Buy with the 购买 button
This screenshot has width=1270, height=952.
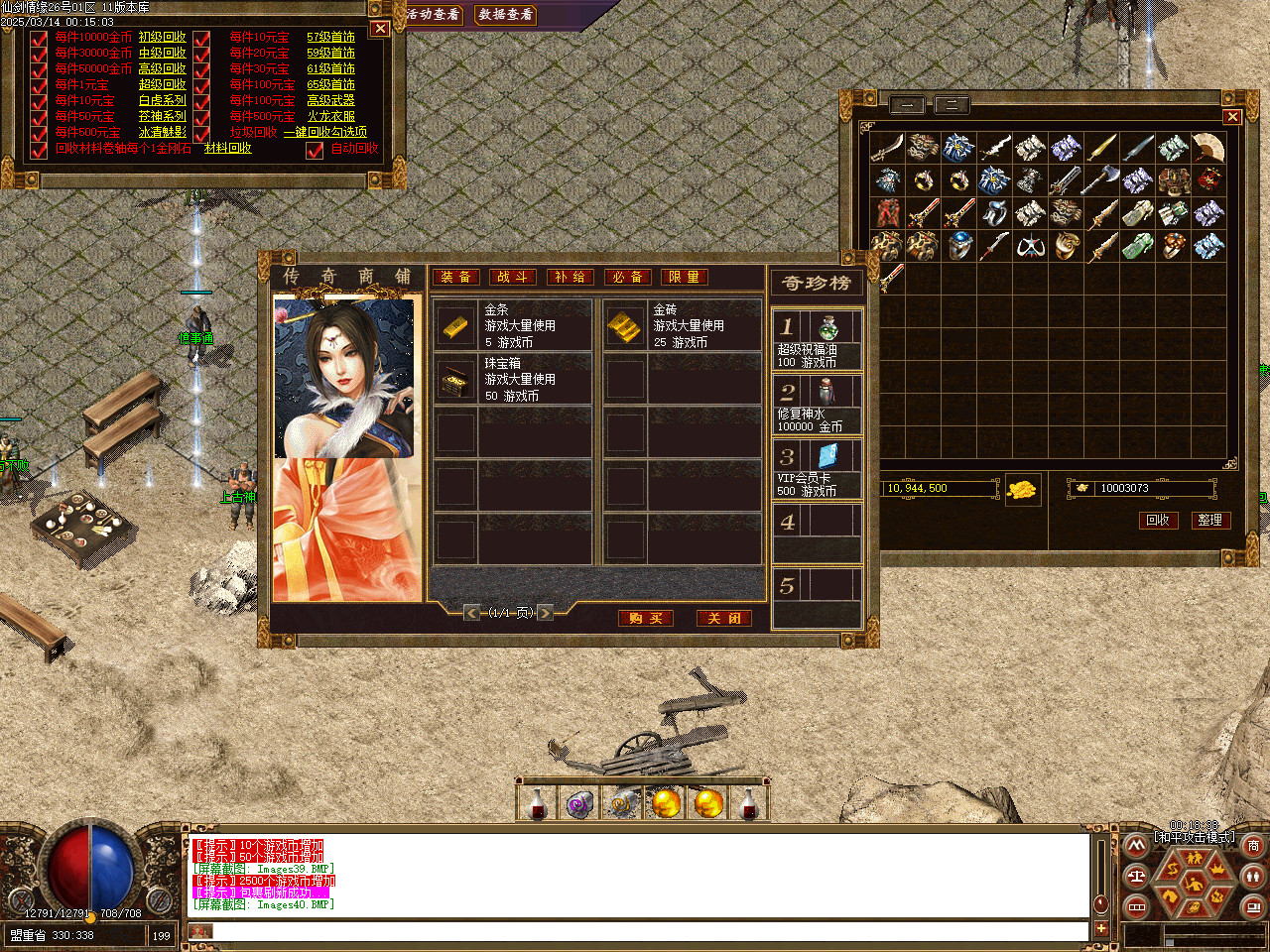pyautogui.click(x=645, y=618)
